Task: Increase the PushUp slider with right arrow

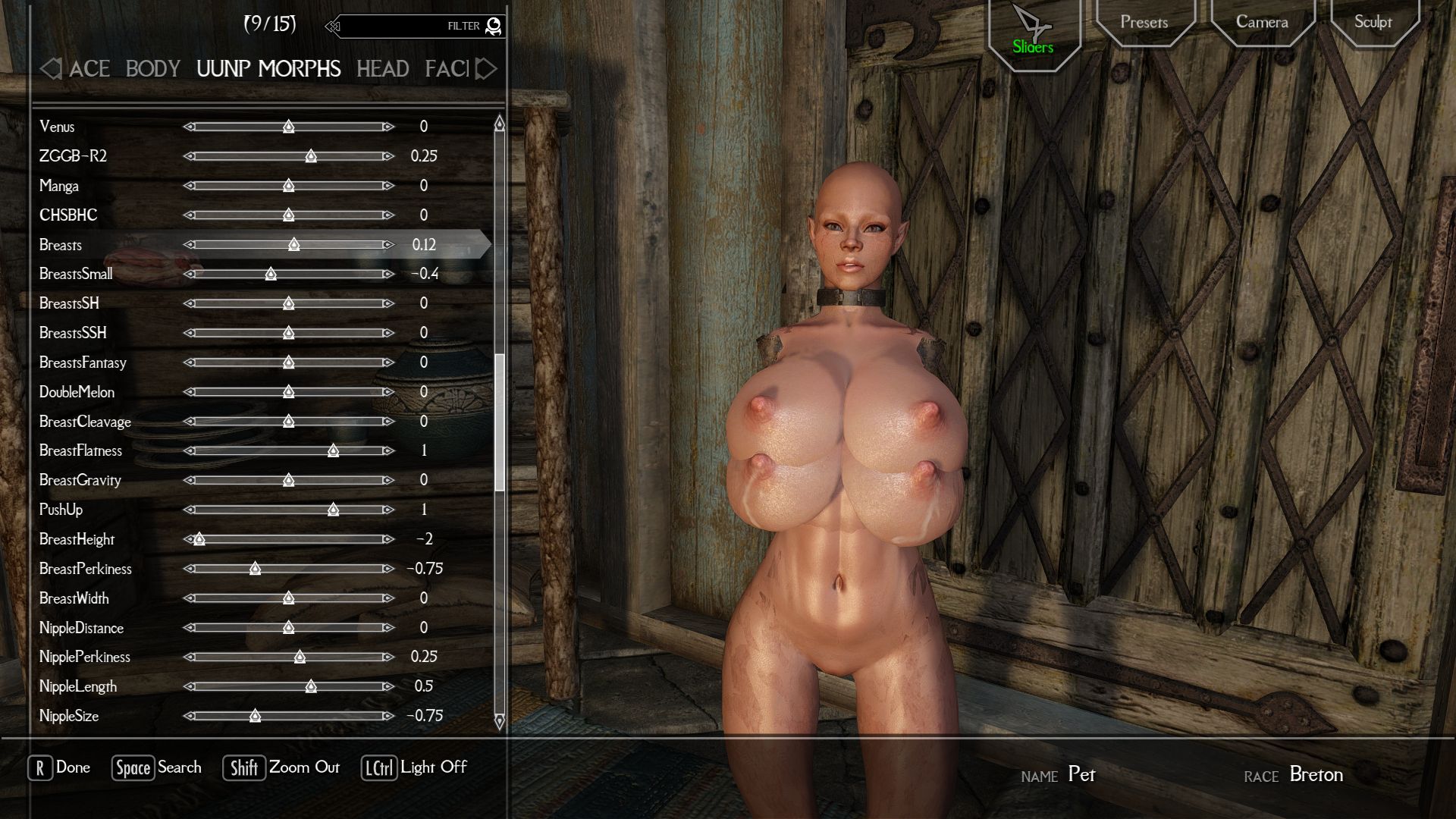Action: coord(388,510)
